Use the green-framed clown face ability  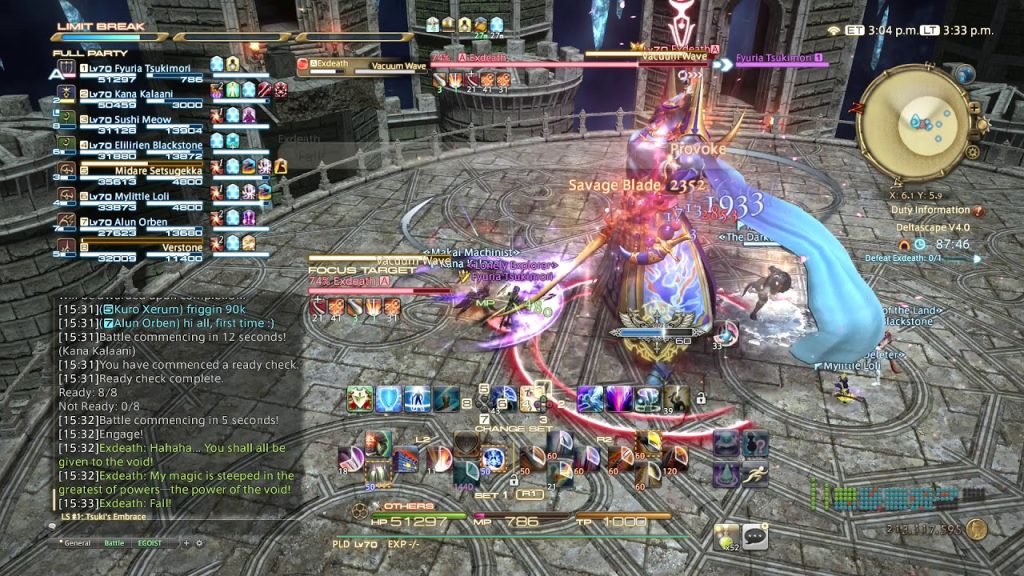point(360,399)
